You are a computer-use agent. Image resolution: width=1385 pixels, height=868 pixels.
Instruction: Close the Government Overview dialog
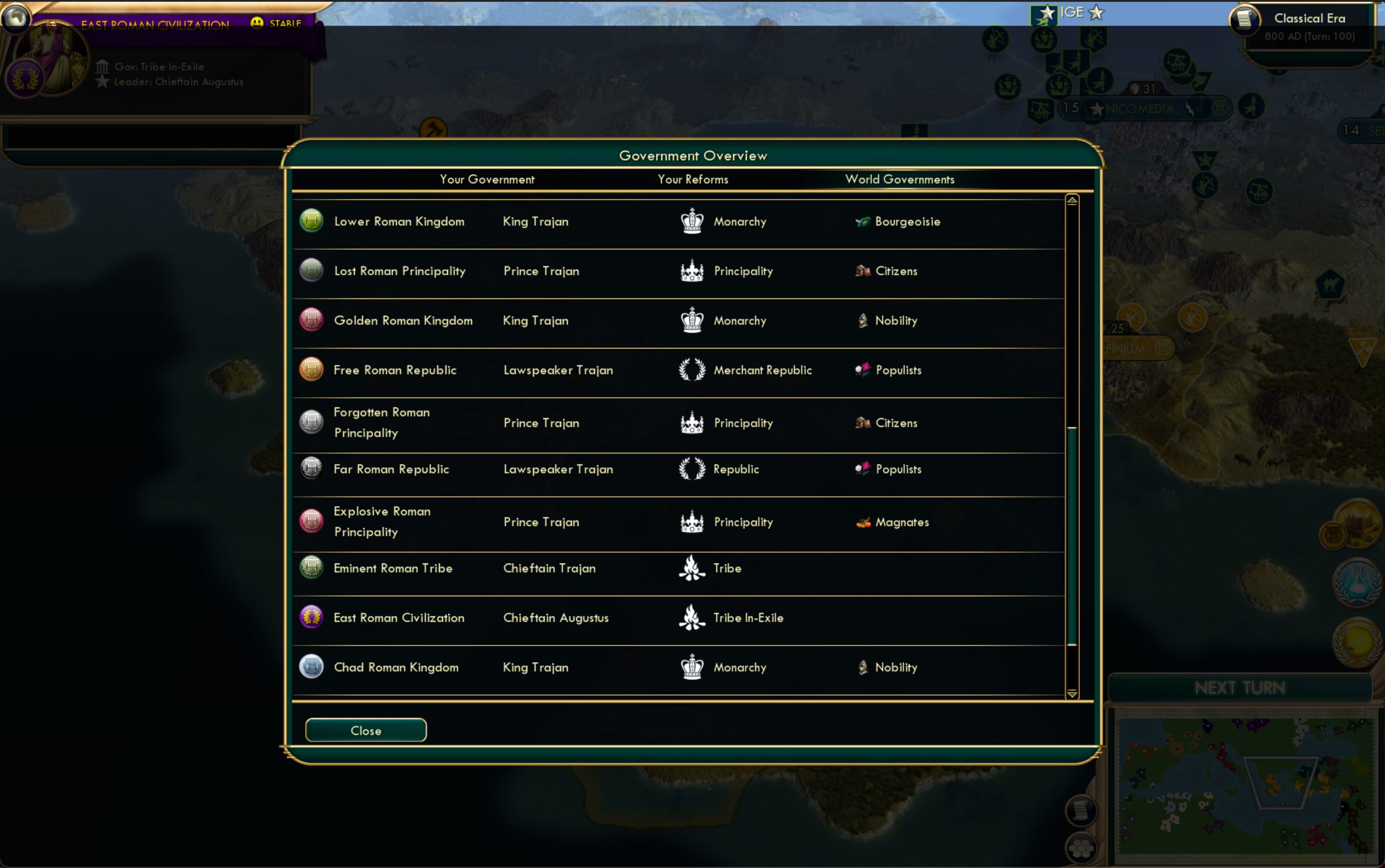pos(365,730)
